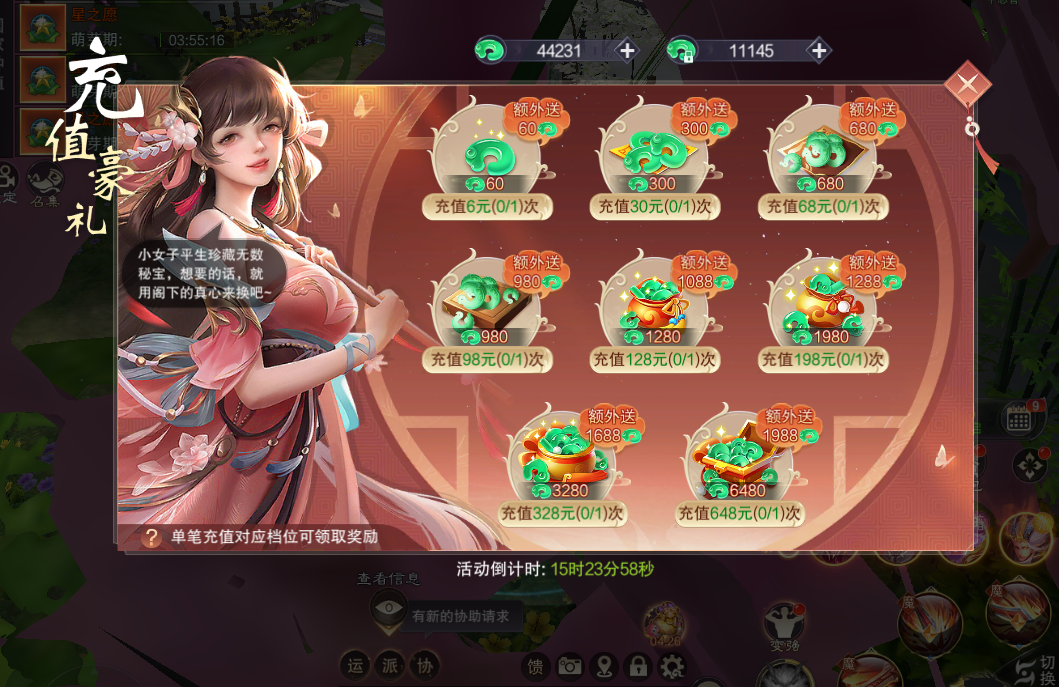The width and height of the screenshot is (1059, 687).
Task: Open the 派 faction button
Action: [x=390, y=666]
